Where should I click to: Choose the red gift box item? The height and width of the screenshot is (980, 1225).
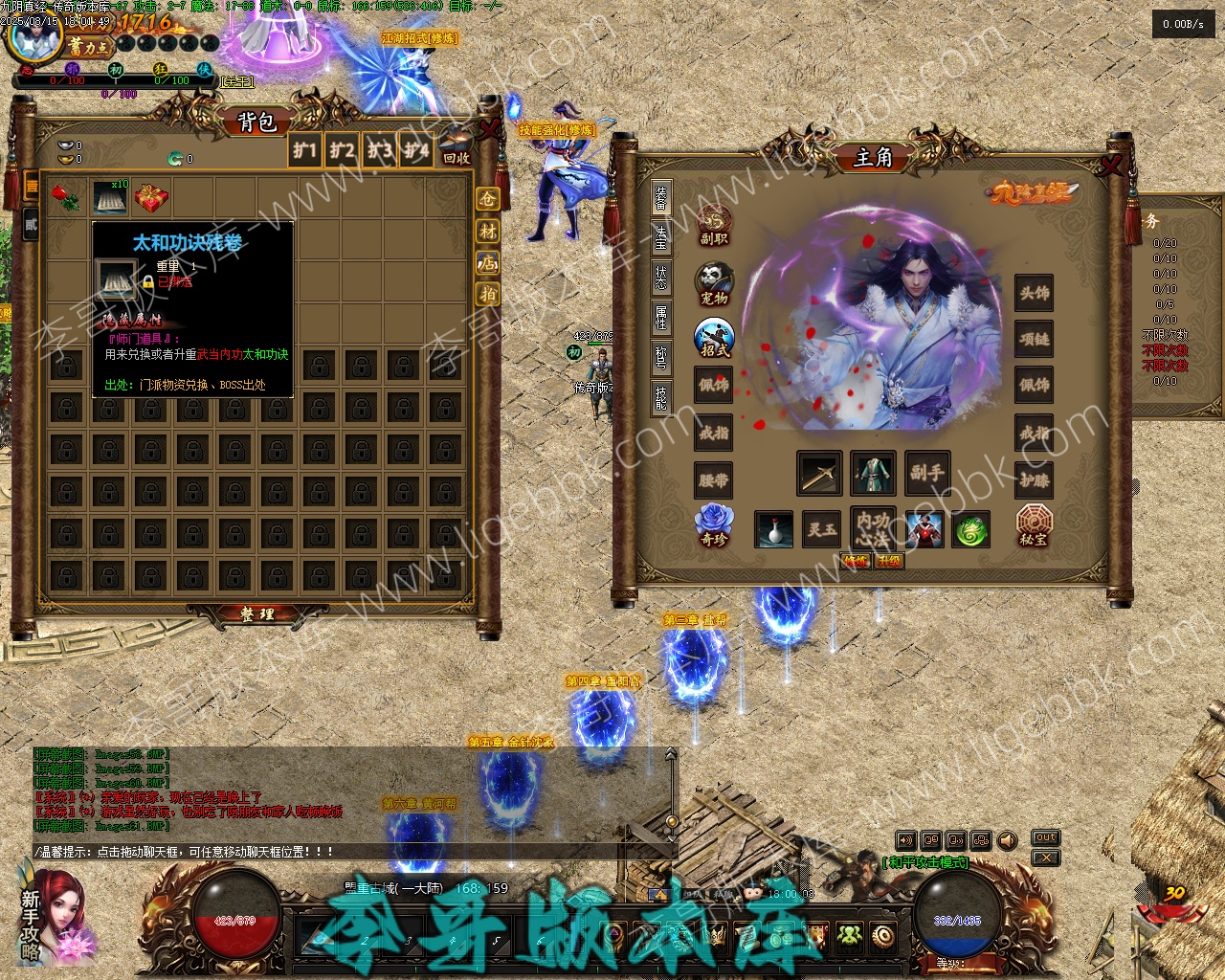pyautogui.click(x=151, y=198)
